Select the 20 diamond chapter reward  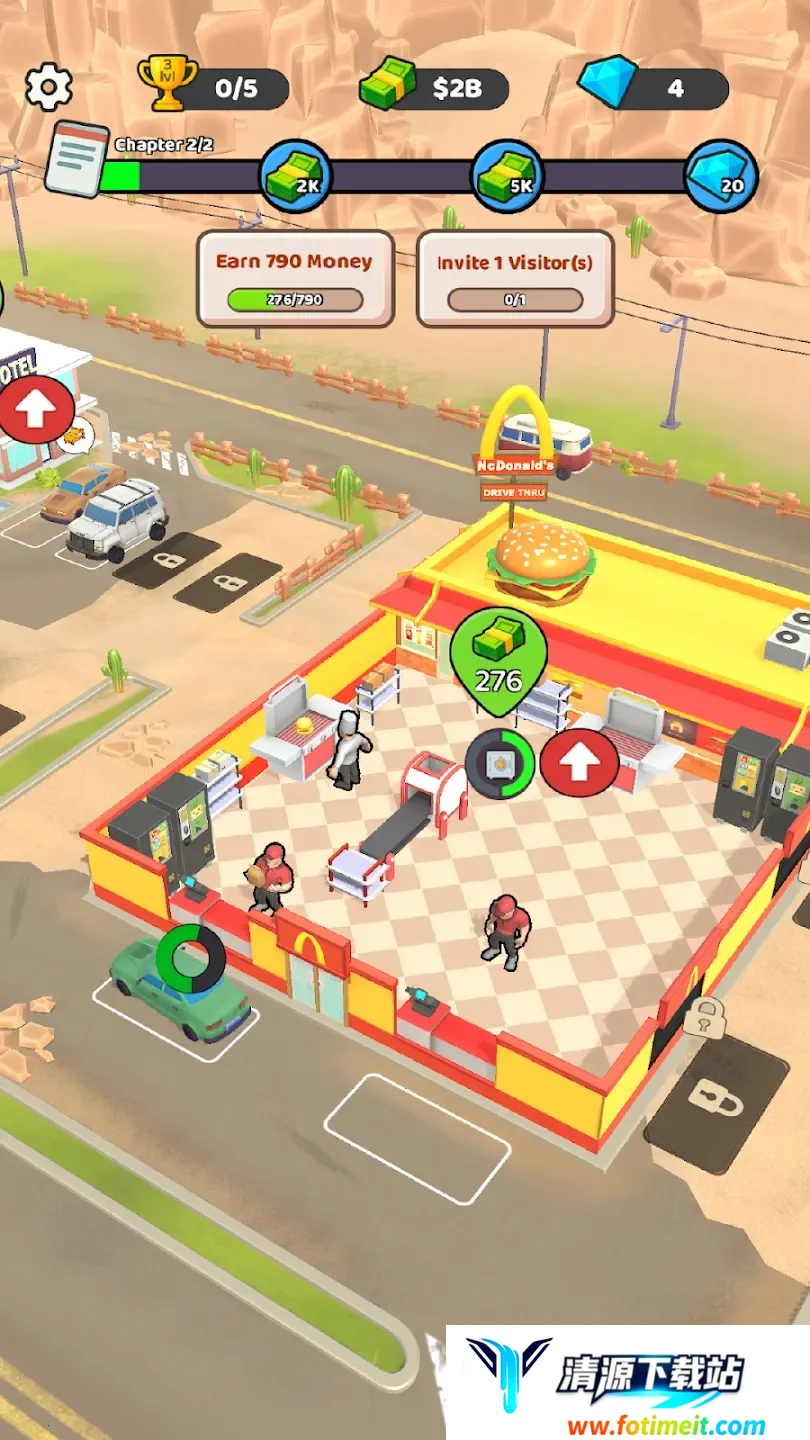721,178
